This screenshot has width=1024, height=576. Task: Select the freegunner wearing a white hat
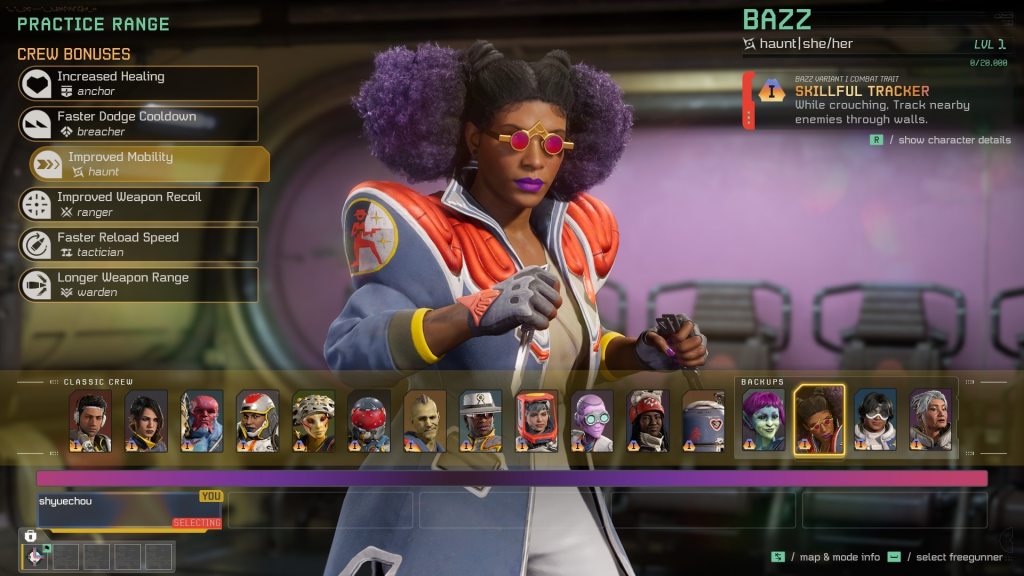coord(480,421)
